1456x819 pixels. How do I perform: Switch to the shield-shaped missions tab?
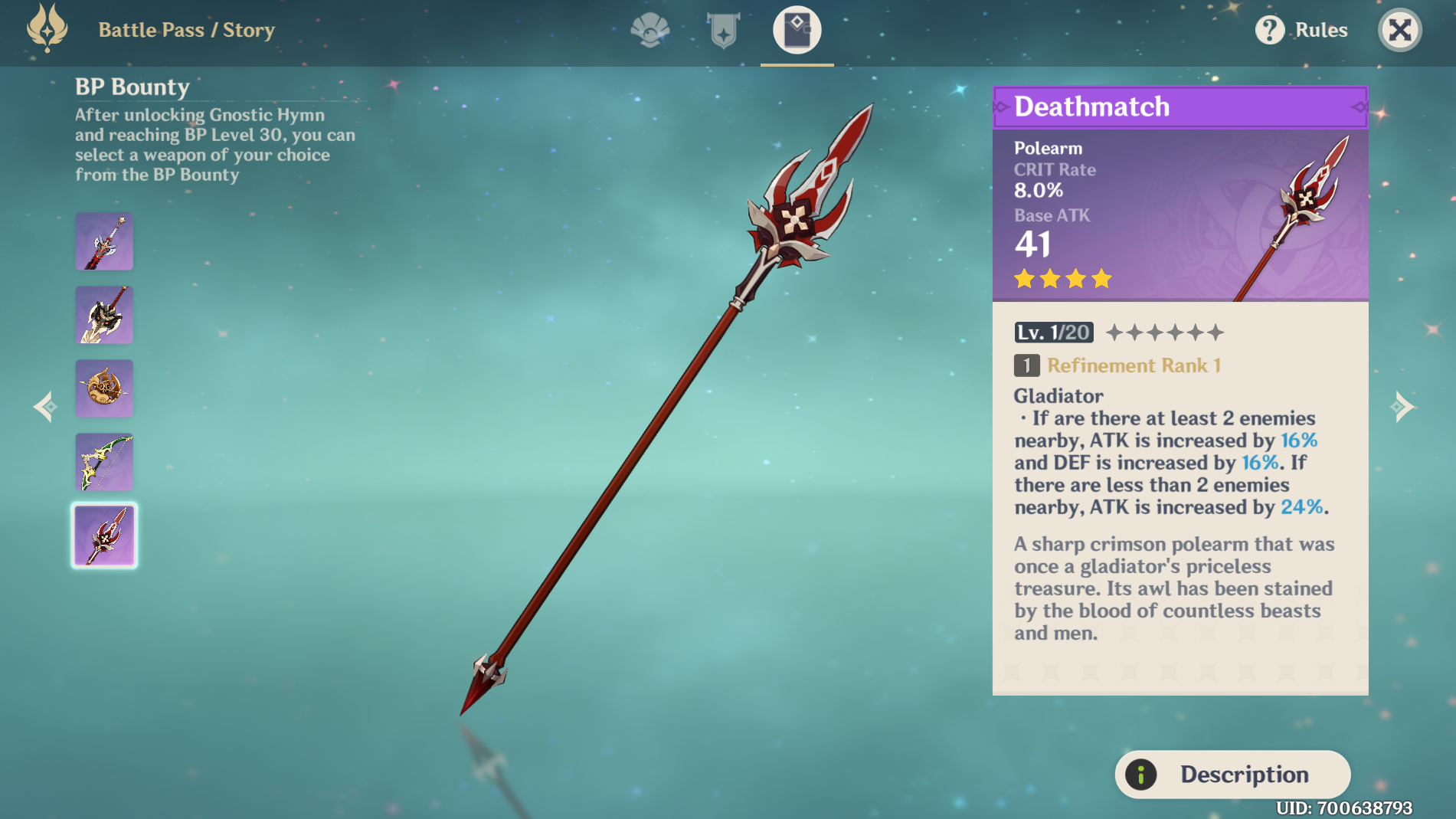(x=723, y=31)
